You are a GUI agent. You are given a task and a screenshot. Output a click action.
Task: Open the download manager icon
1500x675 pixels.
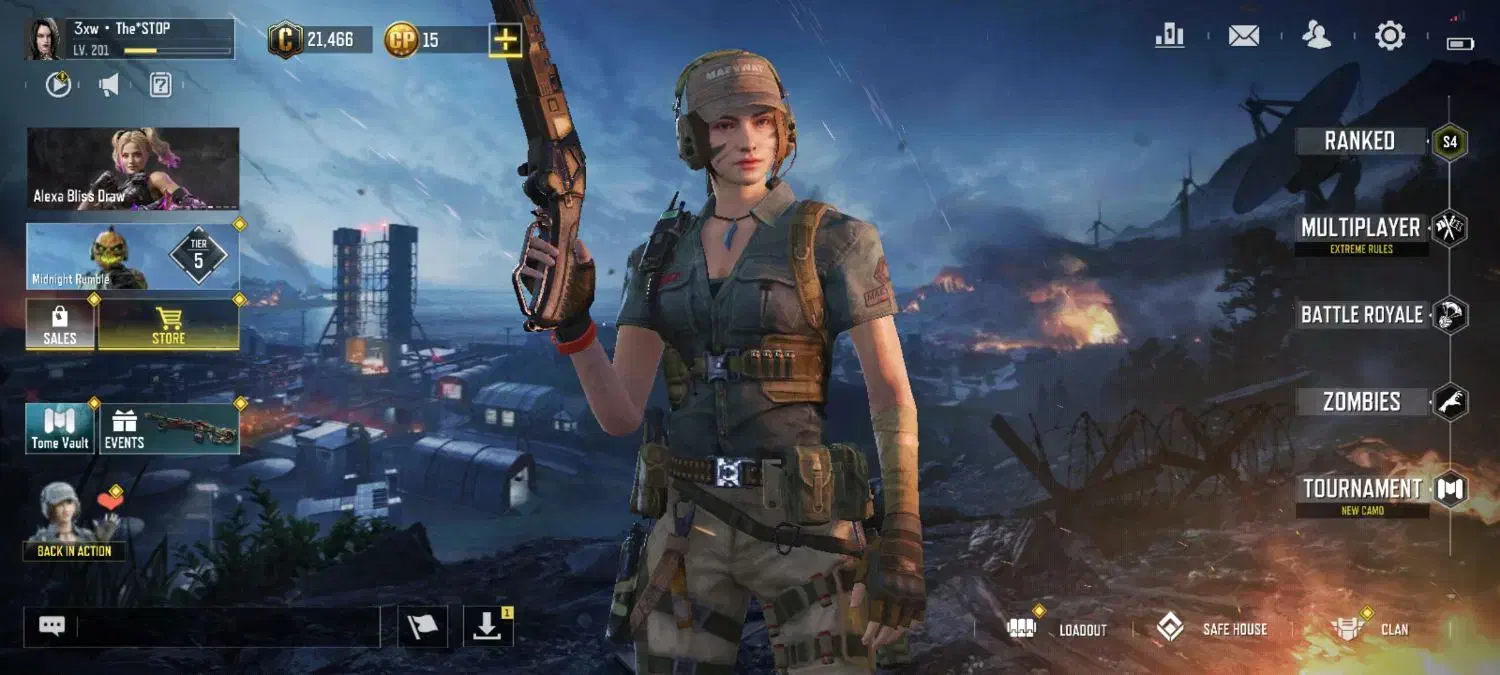point(488,627)
